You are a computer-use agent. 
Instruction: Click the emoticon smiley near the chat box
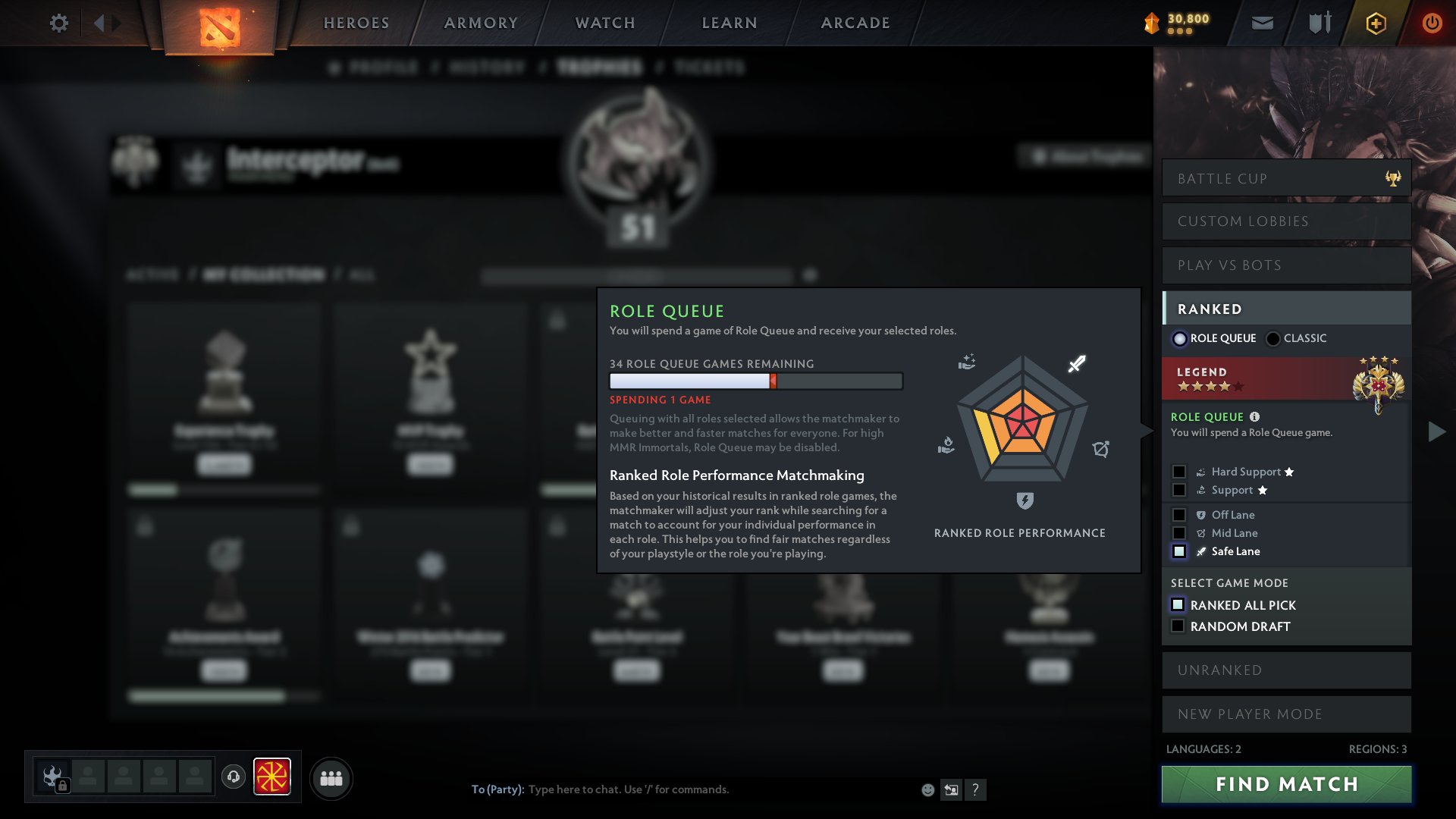pyautogui.click(x=927, y=789)
